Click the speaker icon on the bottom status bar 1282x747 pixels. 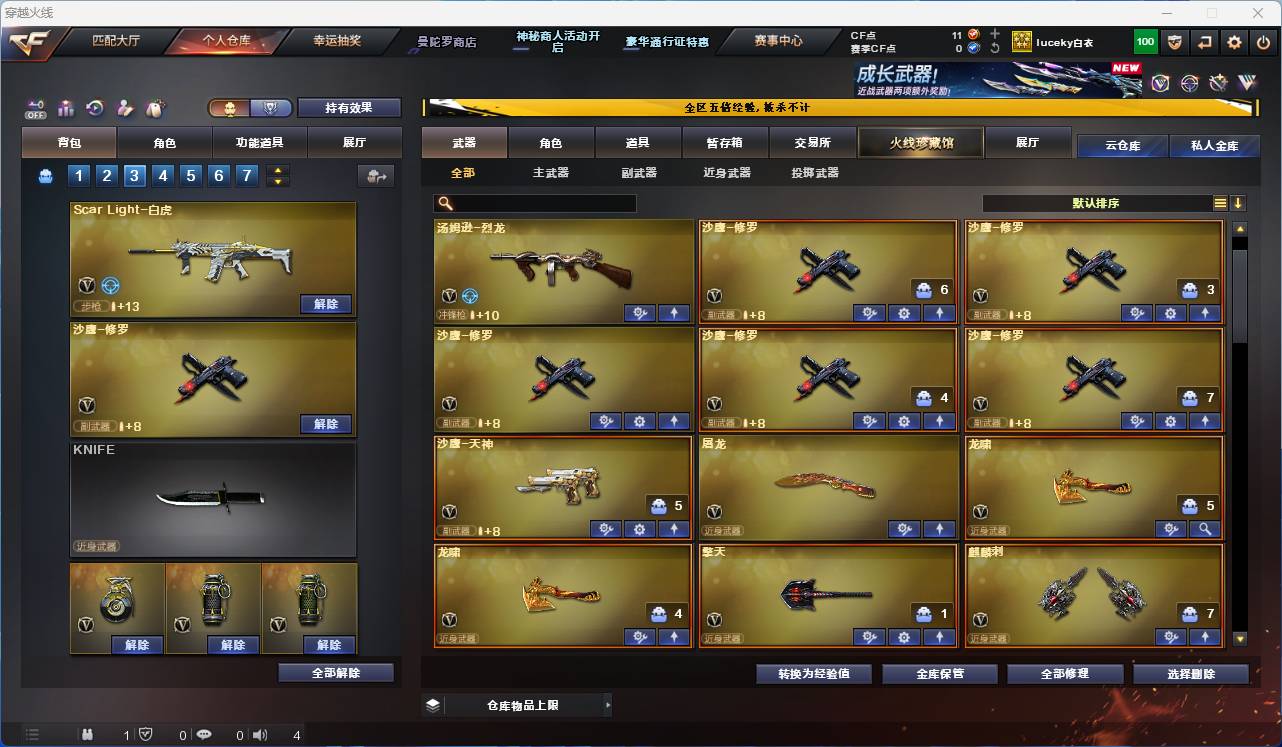pyautogui.click(x=259, y=734)
